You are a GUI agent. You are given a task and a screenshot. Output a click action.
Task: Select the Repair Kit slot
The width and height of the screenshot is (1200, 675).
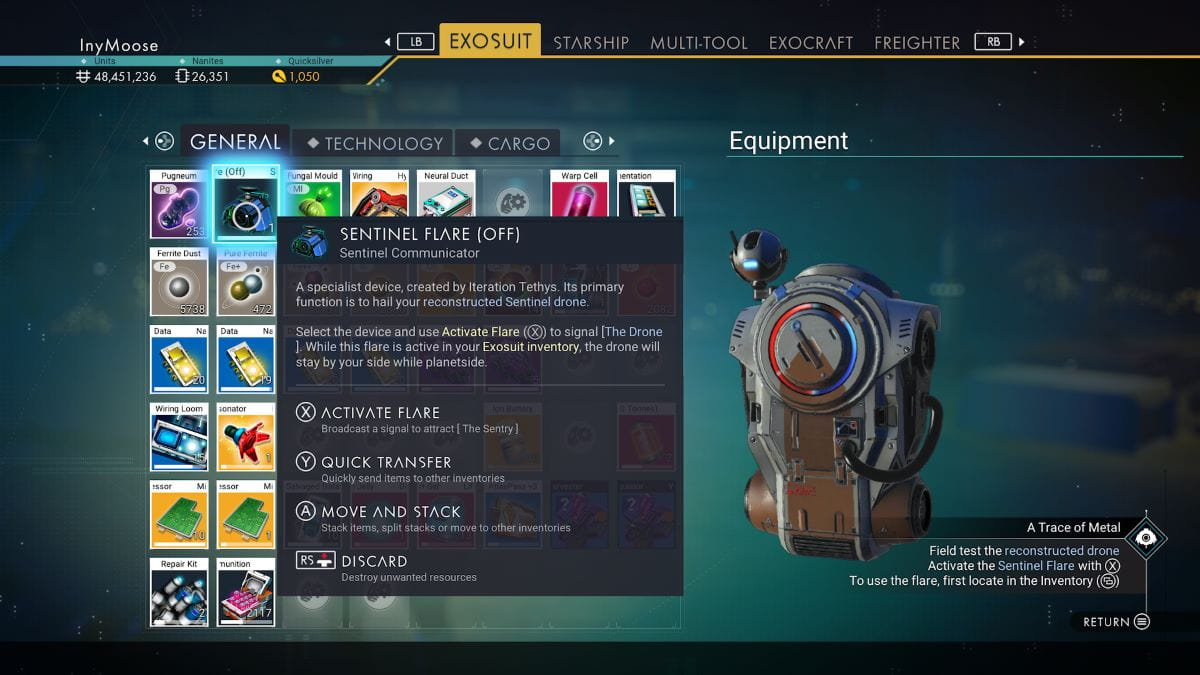(x=179, y=593)
